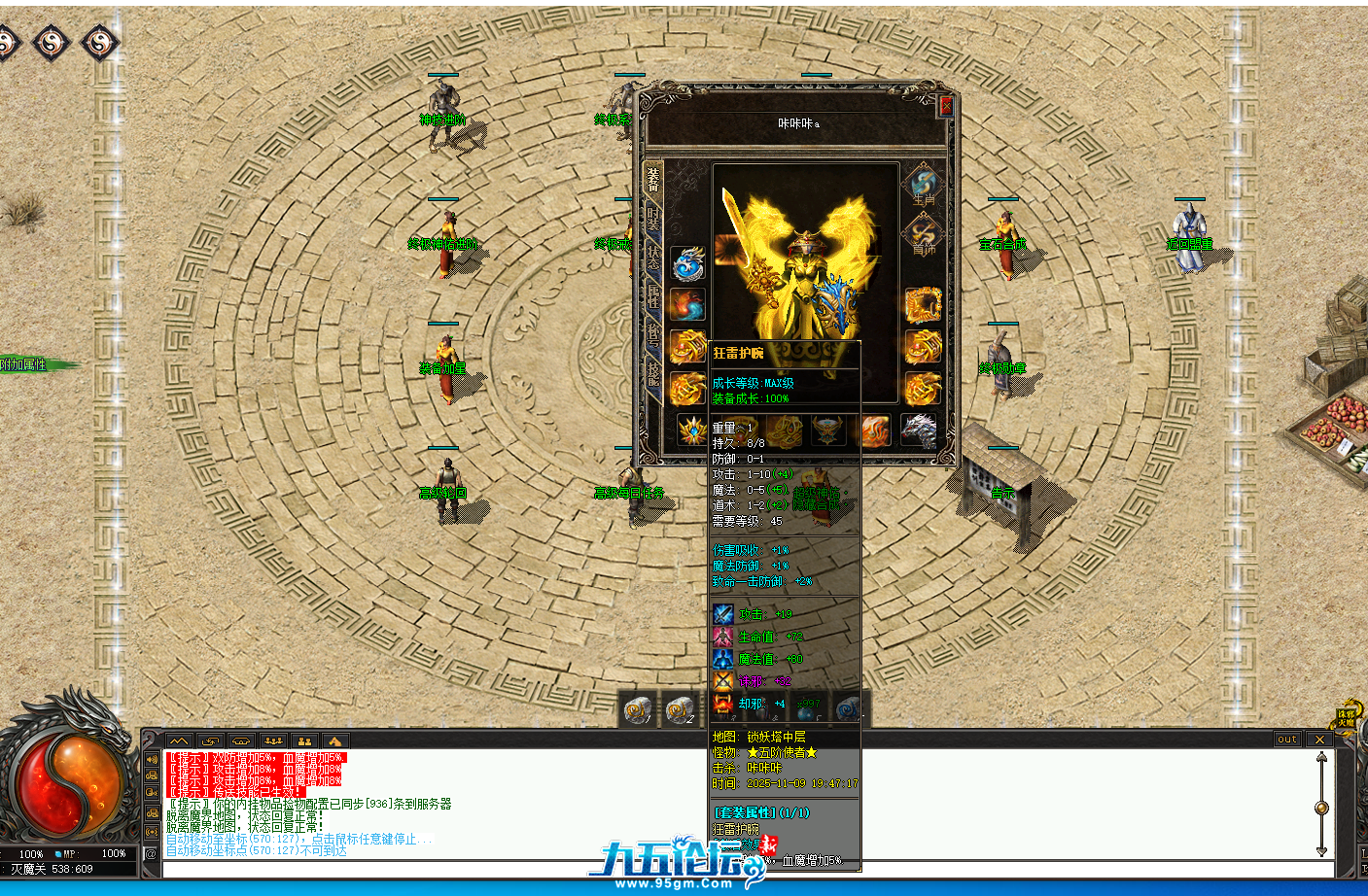This screenshot has height=896, width=1368.
Task: Click the golden mountain icon on chat toolbar
Action: (x=335, y=741)
